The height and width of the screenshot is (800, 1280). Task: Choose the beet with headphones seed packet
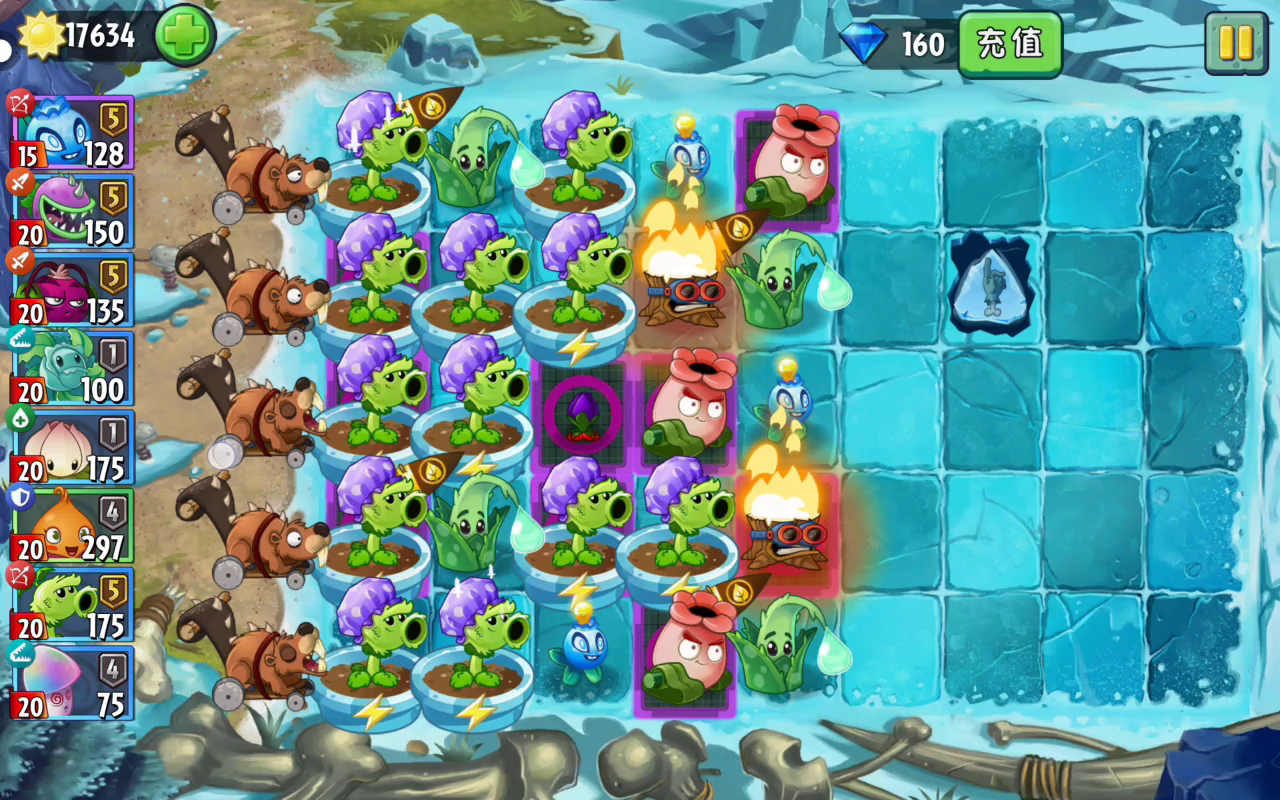(72, 290)
